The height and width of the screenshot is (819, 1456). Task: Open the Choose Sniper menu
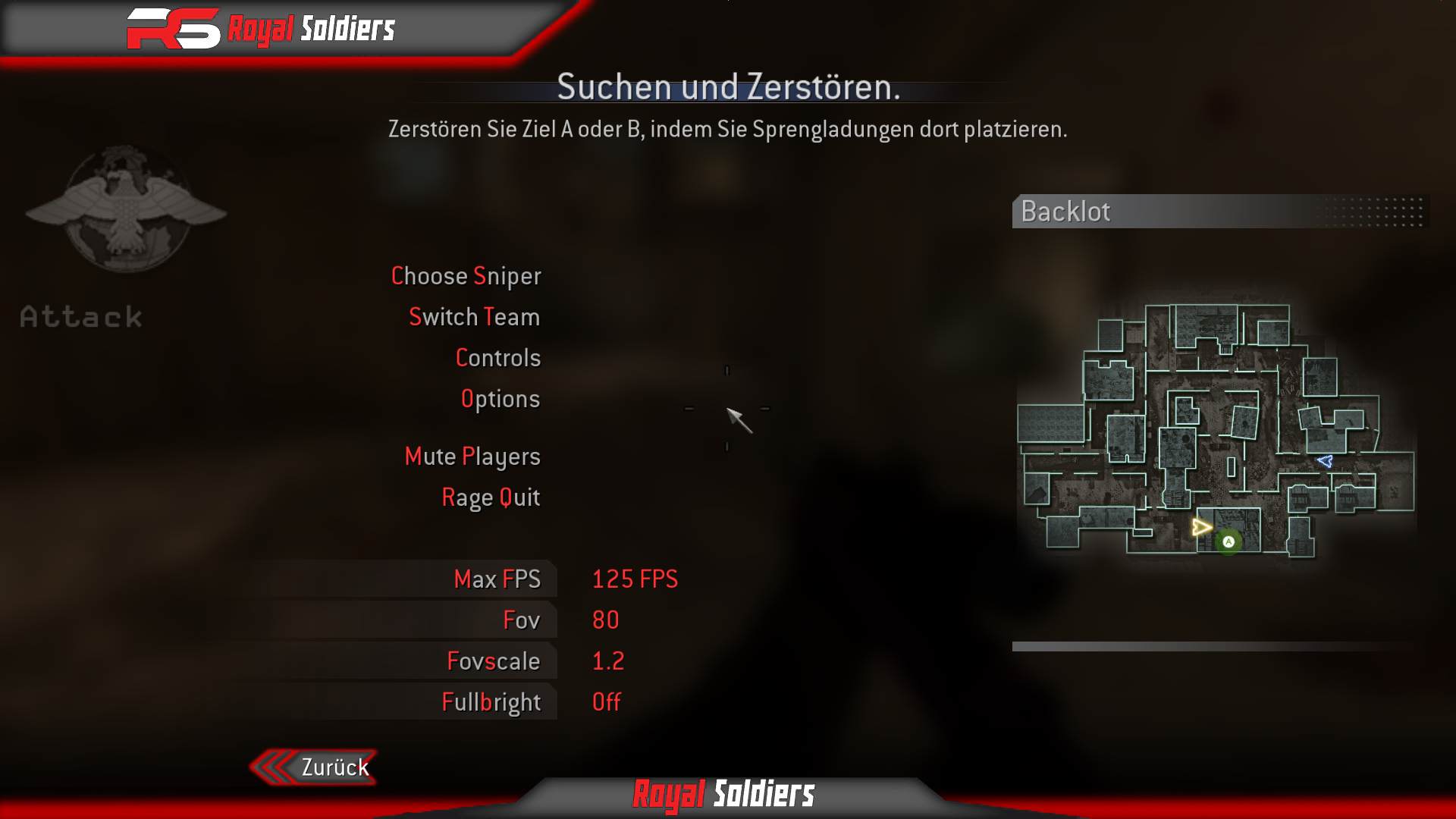click(x=466, y=276)
